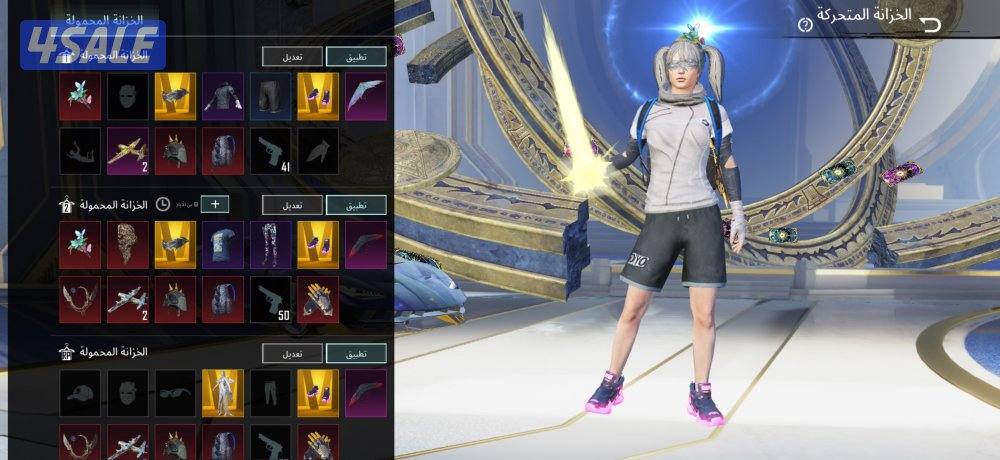Select the black shorts slot

tap(270, 93)
